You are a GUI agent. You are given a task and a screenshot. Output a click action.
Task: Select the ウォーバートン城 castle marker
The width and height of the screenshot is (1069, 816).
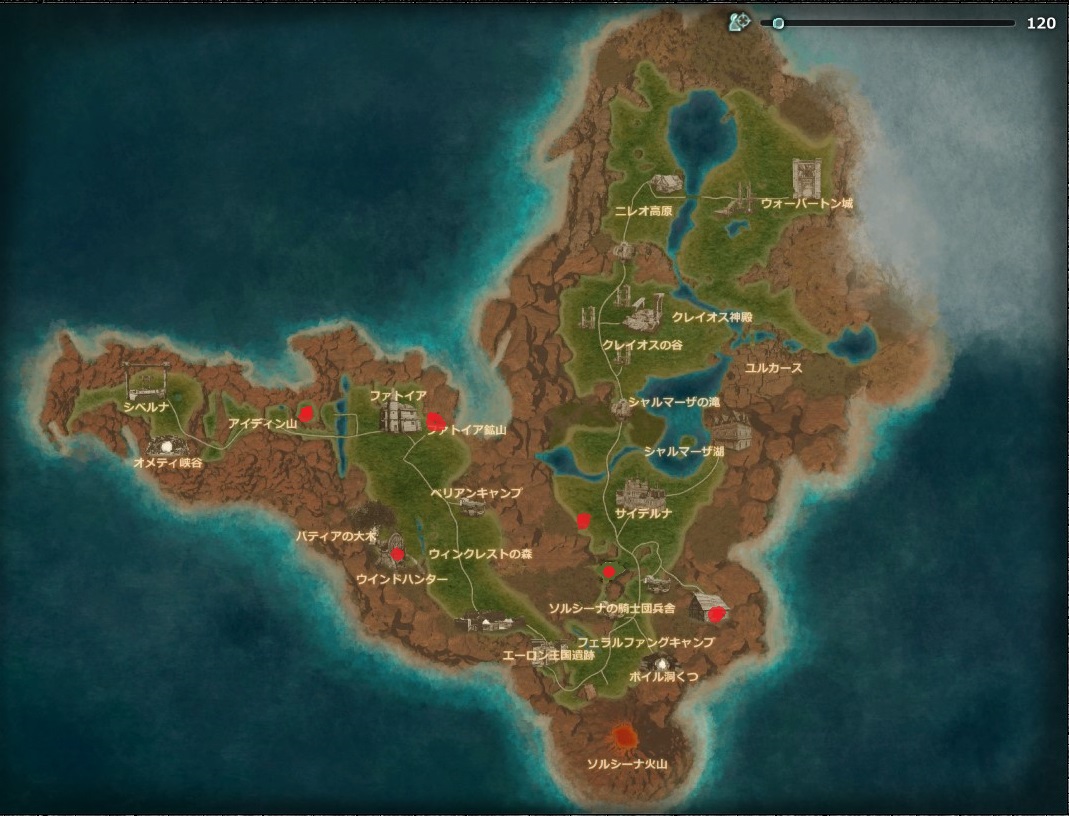click(805, 178)
